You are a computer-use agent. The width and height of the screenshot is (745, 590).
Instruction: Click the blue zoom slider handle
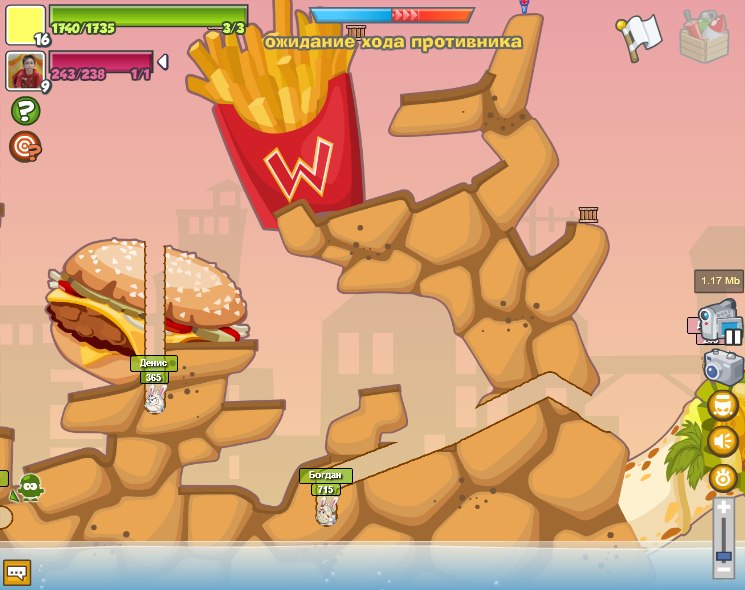coord(723,554)
